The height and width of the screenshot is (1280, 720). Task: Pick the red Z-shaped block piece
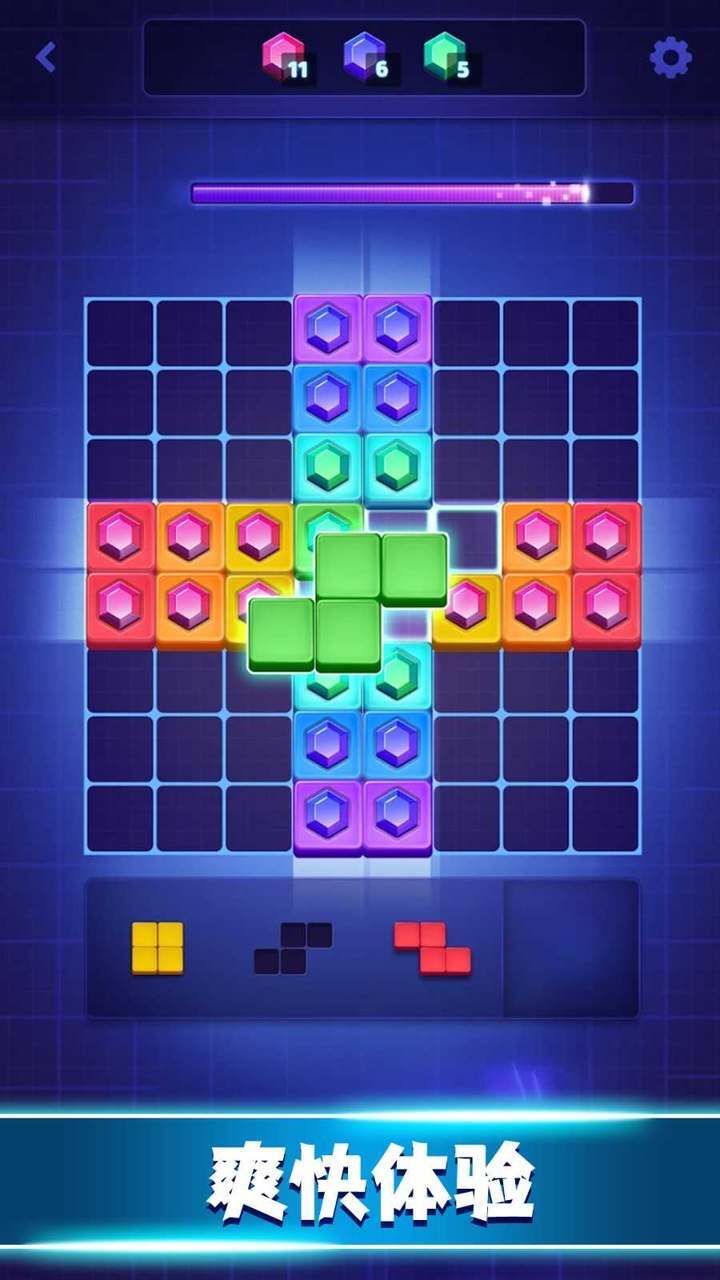click(432, 948)
